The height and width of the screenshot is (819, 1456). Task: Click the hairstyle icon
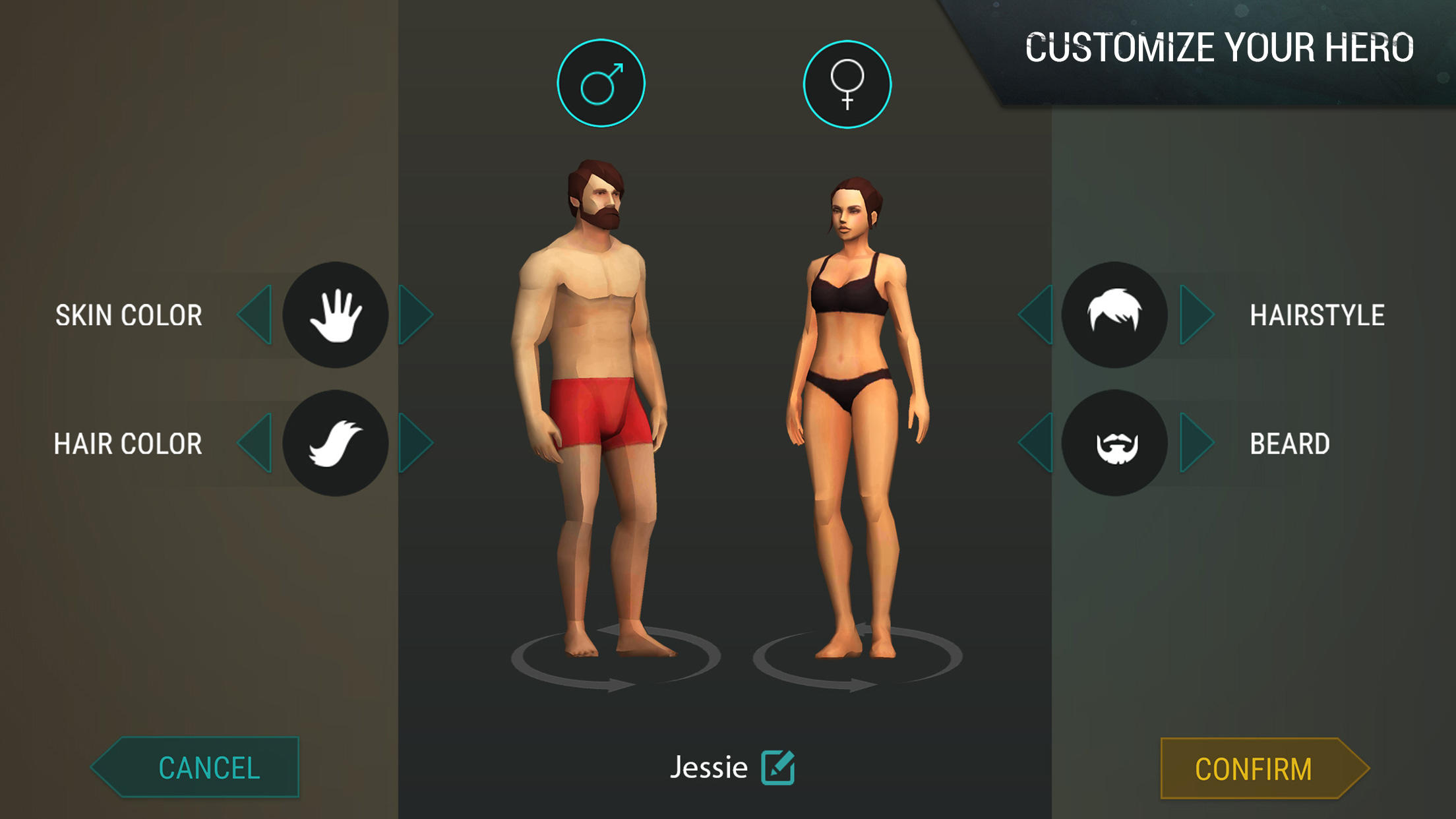tap(1116, 316)
